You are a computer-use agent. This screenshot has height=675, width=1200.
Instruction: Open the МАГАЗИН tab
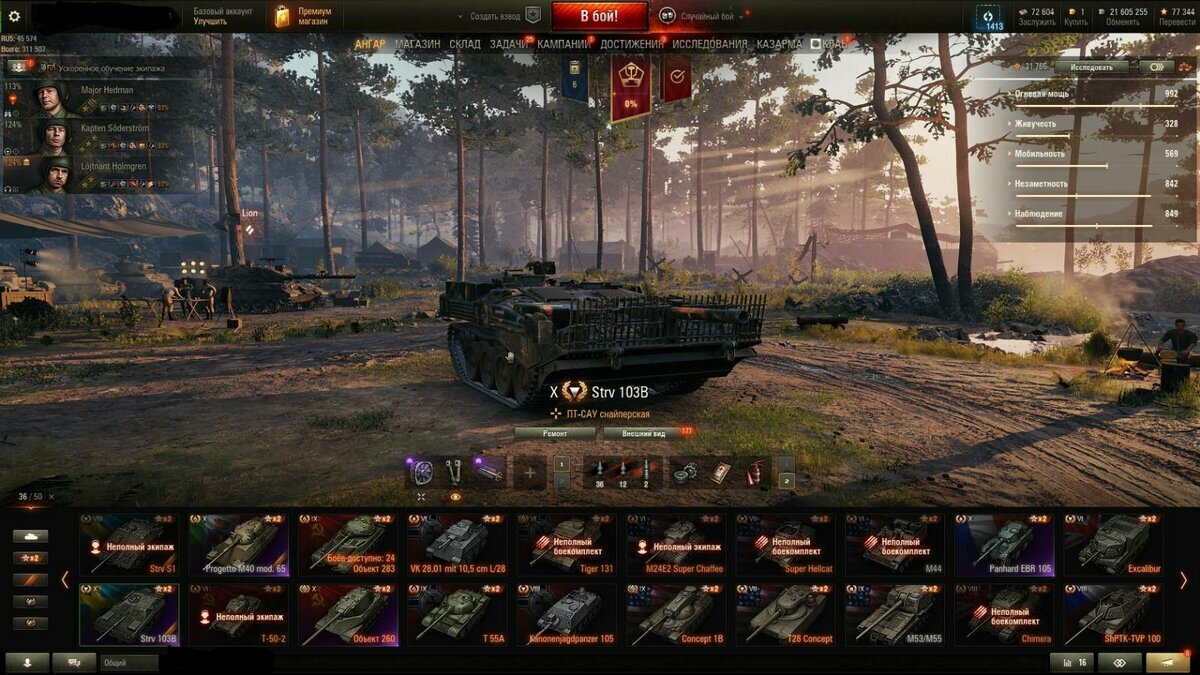point(417,44)
